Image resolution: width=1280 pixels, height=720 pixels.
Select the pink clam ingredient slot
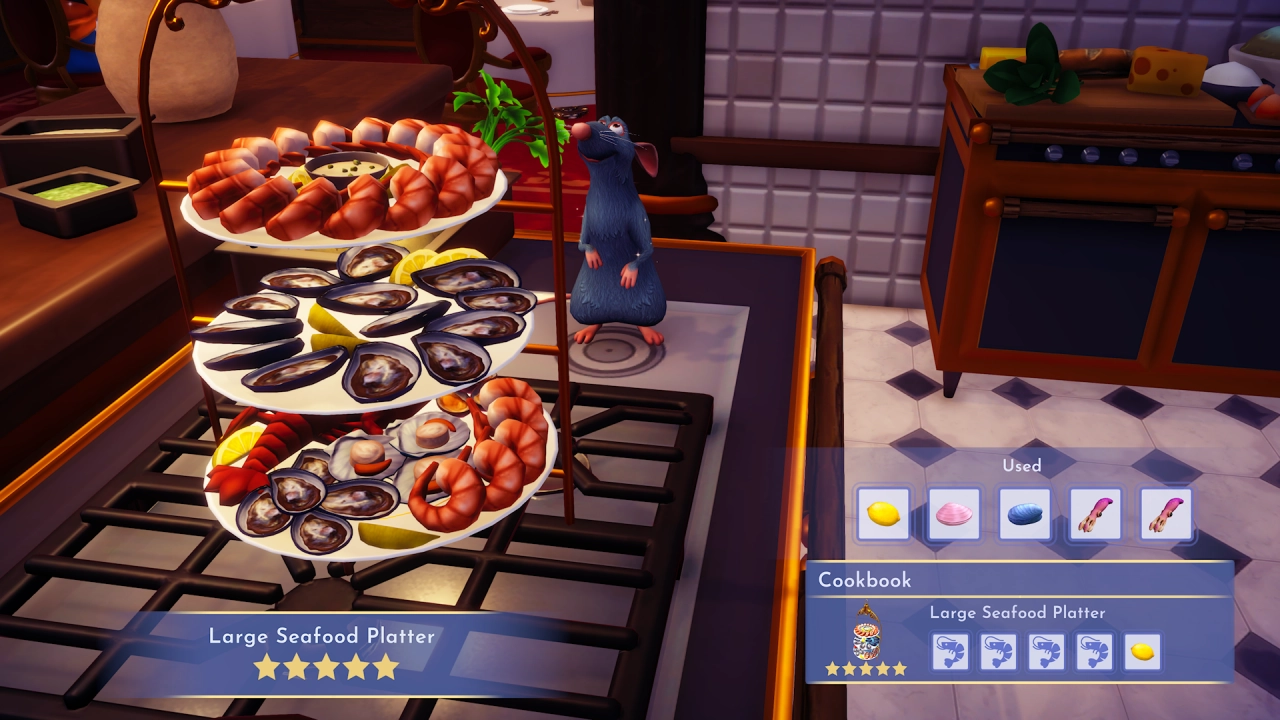(x=954, y=514)
